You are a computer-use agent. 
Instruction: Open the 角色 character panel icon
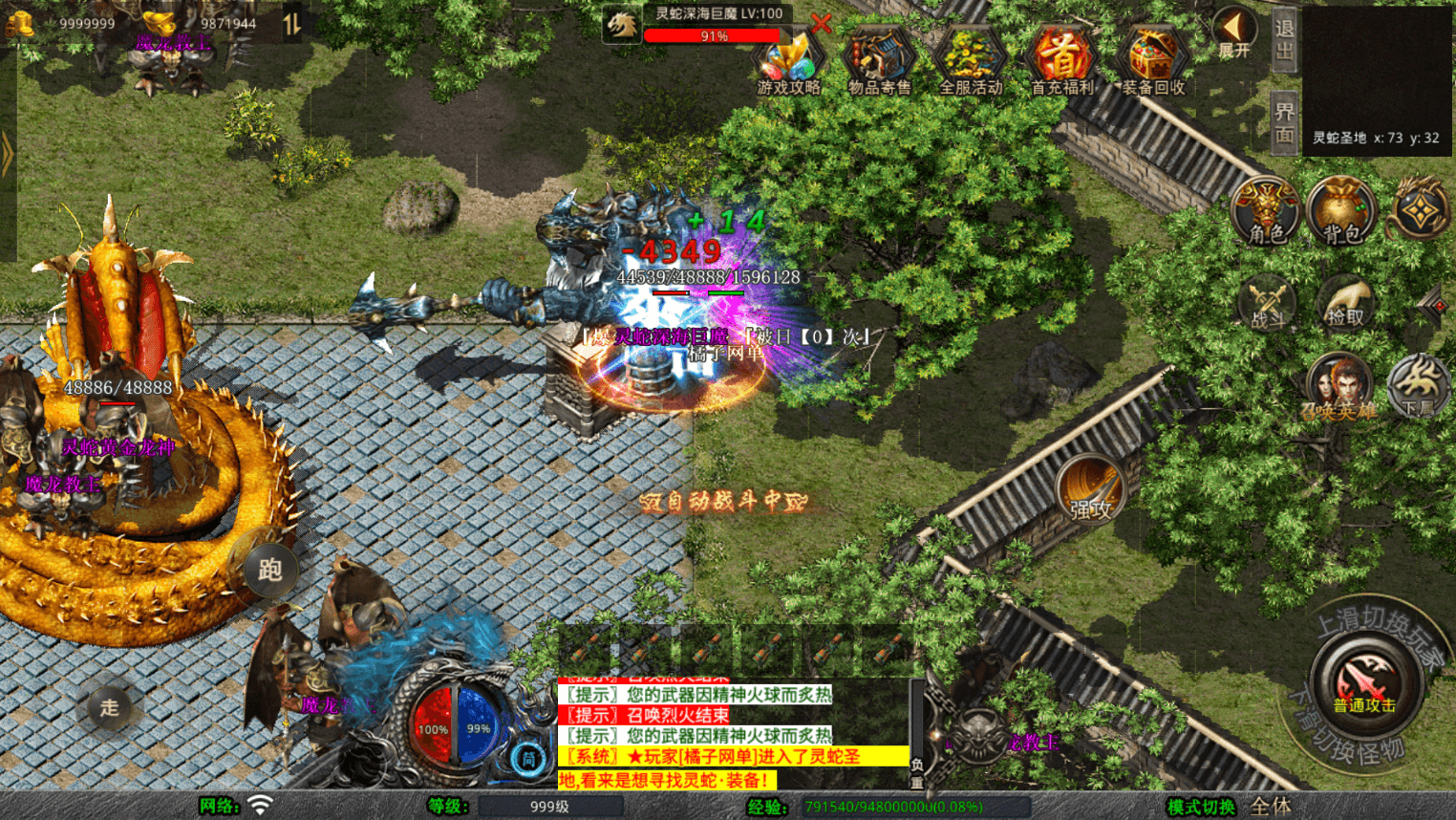click(x=1267, y=212)
